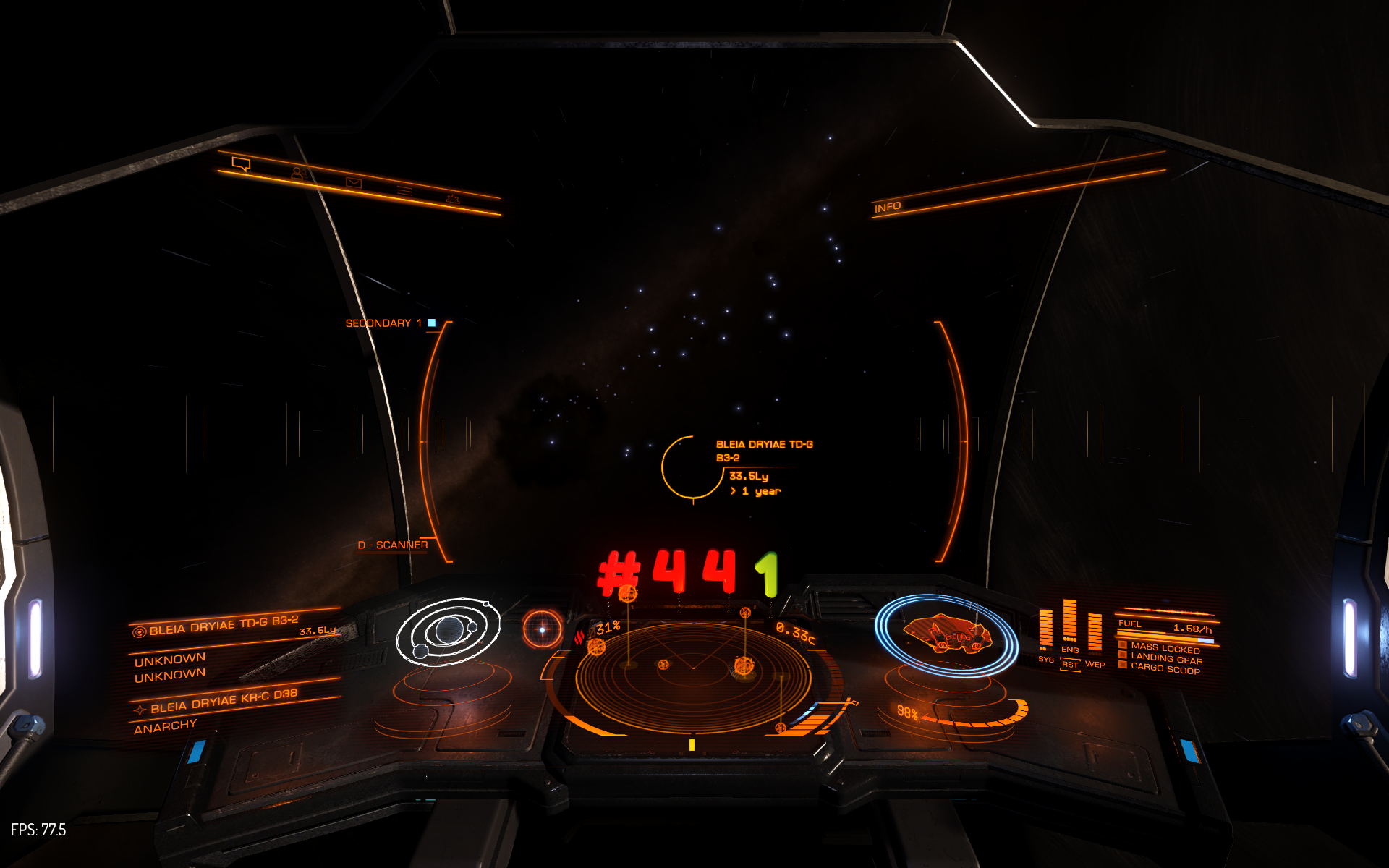
Task: Open the INFO panel
Action: coord(888,208)
